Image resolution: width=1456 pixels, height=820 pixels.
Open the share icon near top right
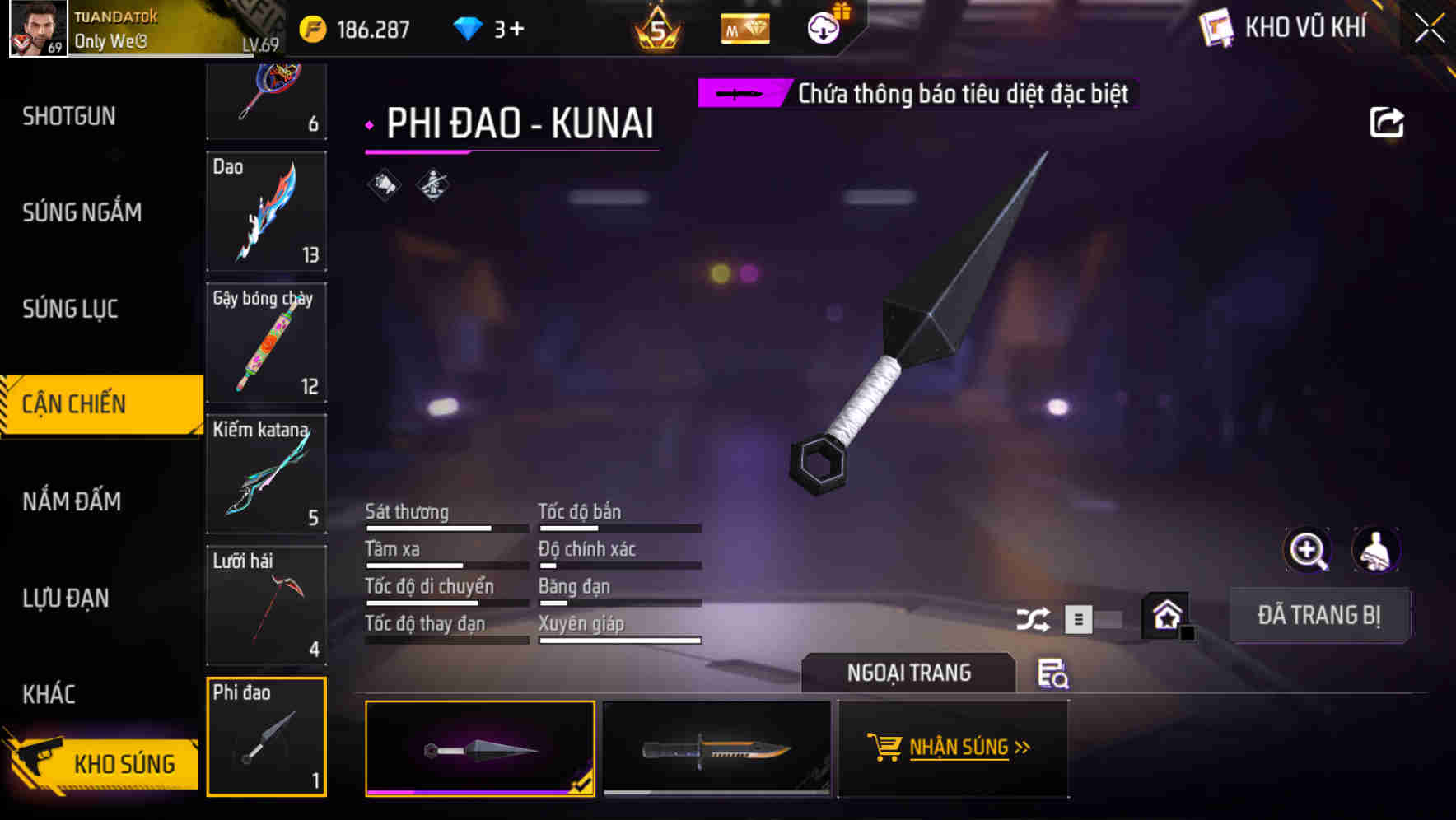tap(1388, 122)
